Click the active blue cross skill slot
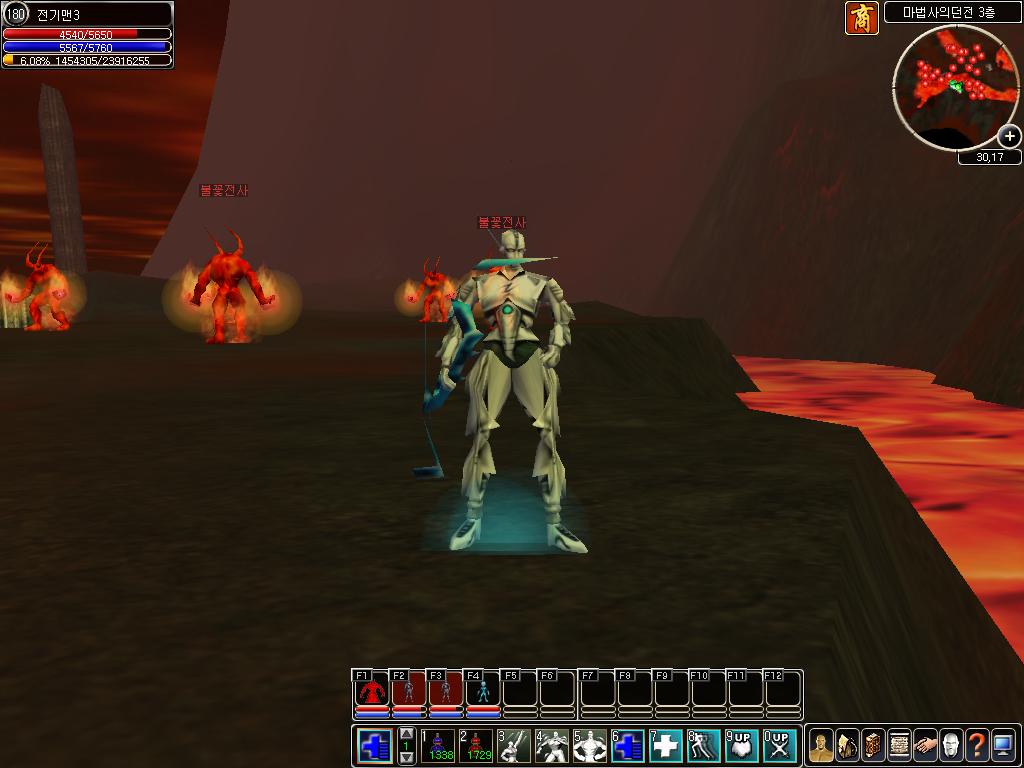1024x768 pixels. (375, 746)
